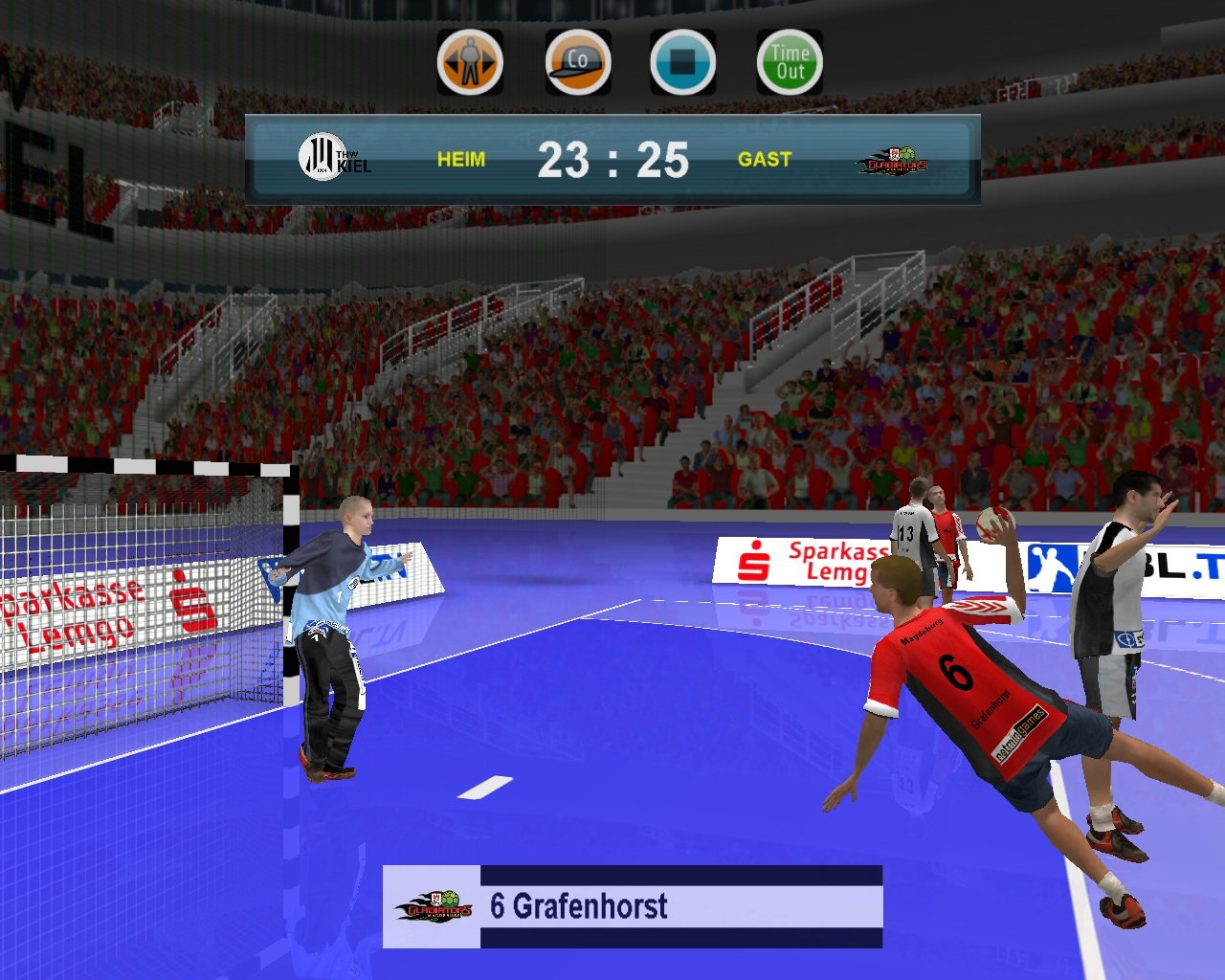Hit the blue stop square button
This screenshot has height=980, width=1225.
[x=682, y=63]
